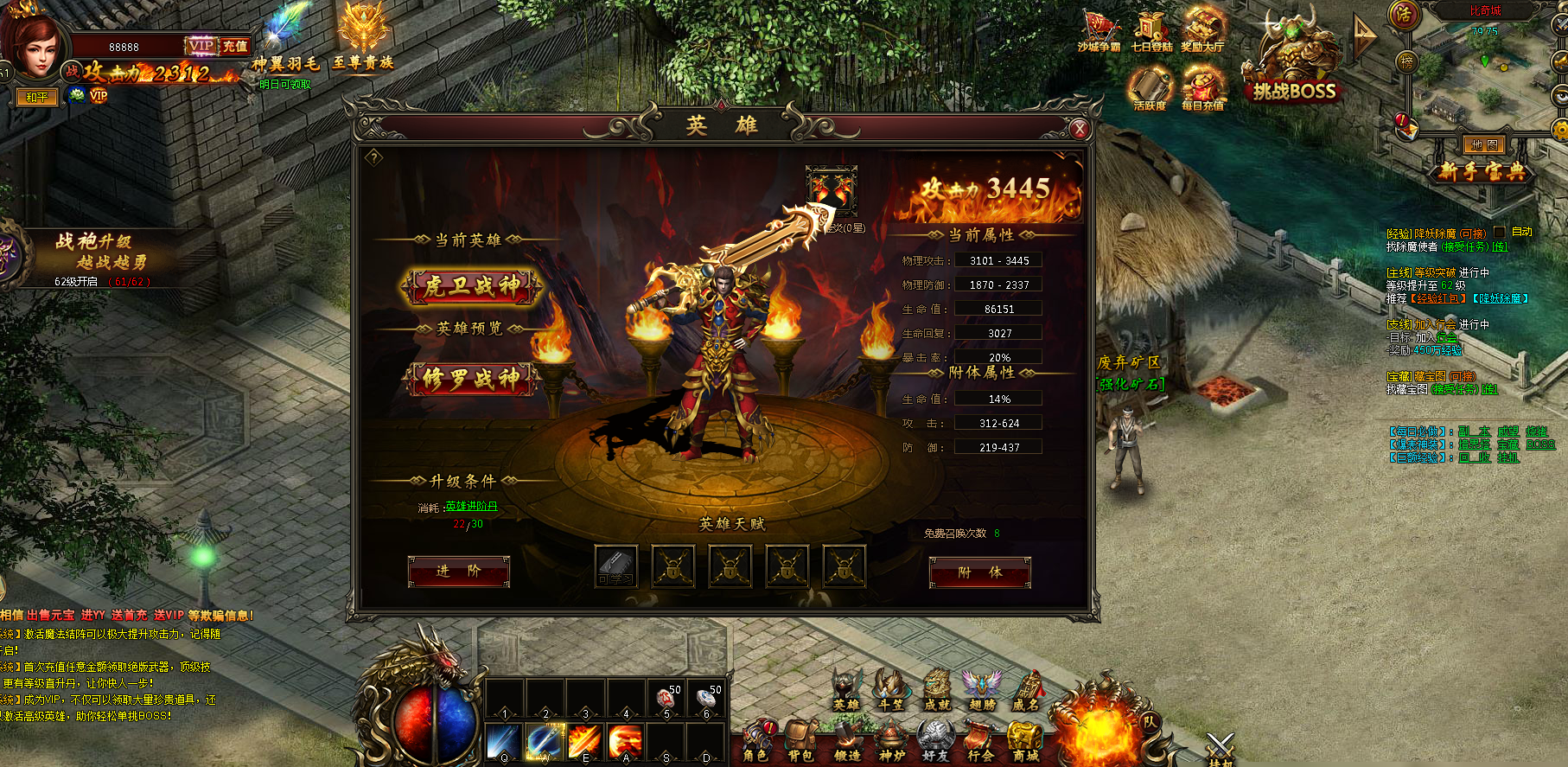This screenshot has width=1568, height=767.
Task: Open the 背包 backpack
Action: pyautogui.click(x=801, y=742)
